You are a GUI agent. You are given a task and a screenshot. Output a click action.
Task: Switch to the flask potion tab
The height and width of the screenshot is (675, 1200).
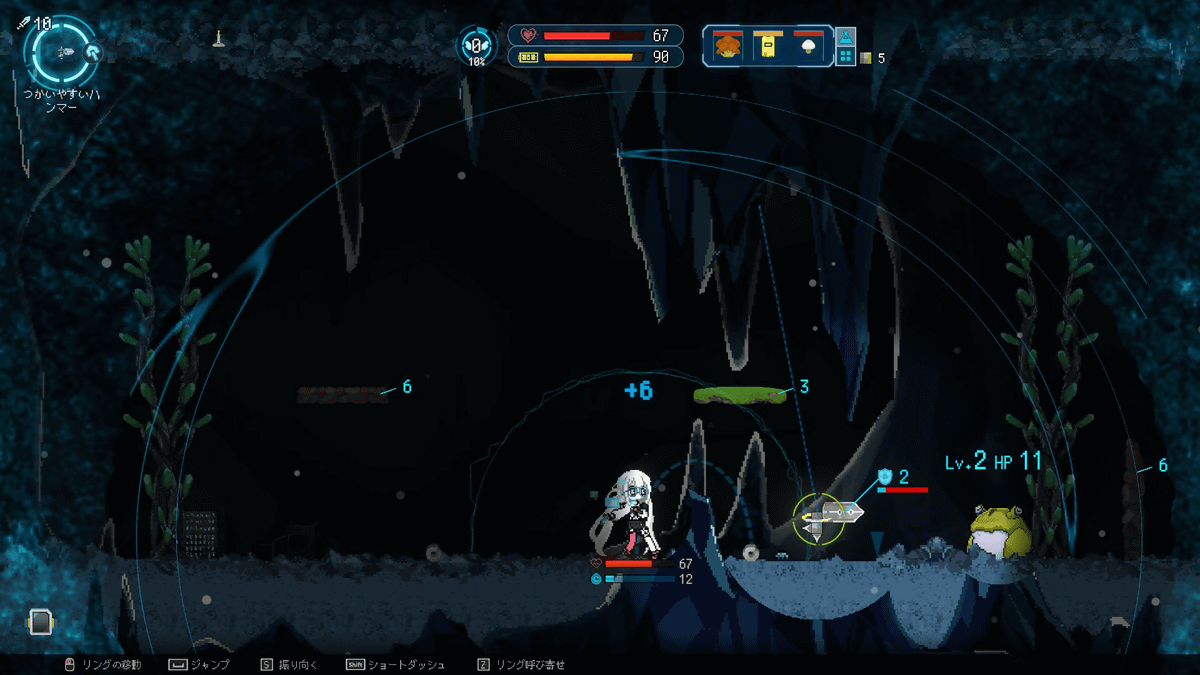click(x=845, y=37)
